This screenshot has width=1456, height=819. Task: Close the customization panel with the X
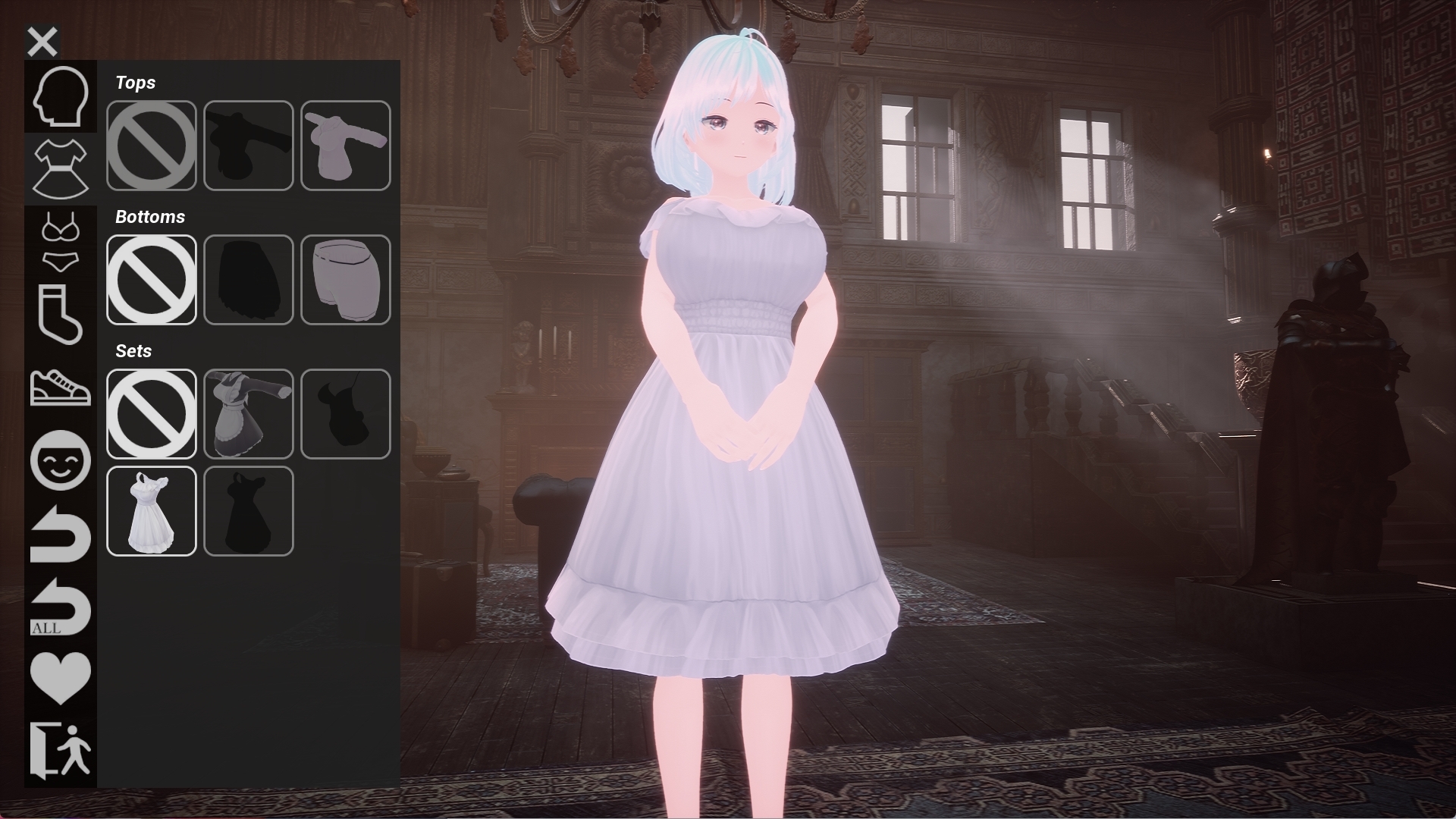42,42
